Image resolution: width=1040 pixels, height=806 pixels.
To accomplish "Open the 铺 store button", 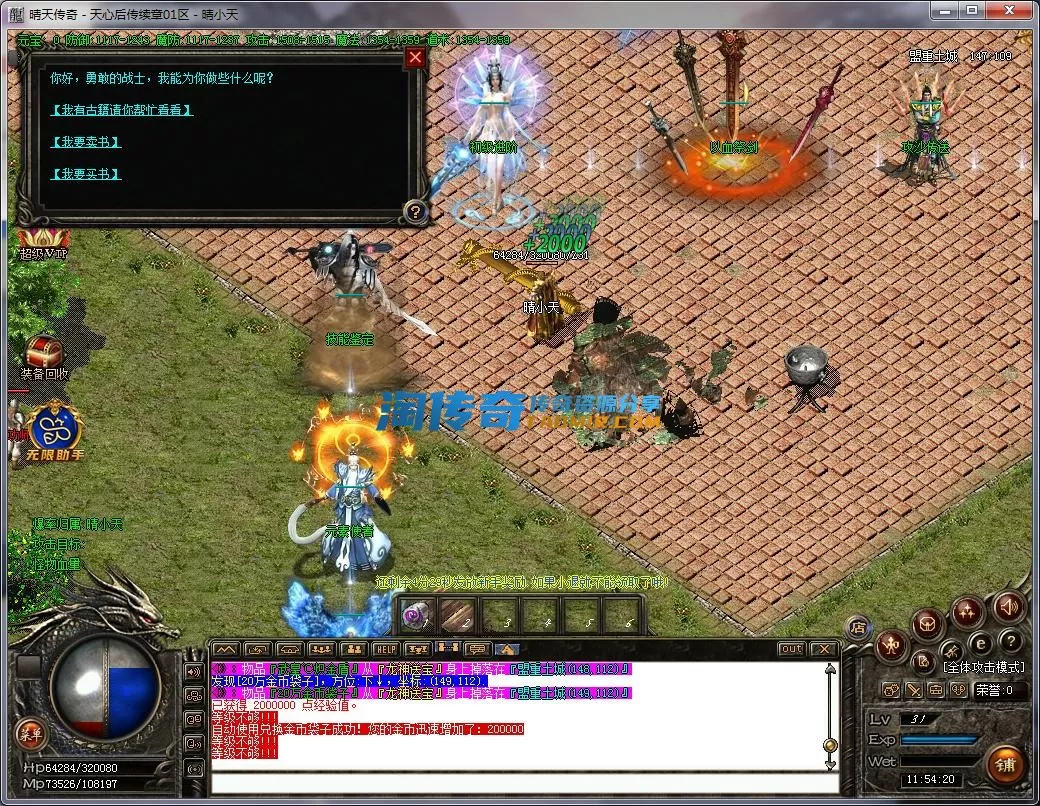I will tap(1005, 765).
